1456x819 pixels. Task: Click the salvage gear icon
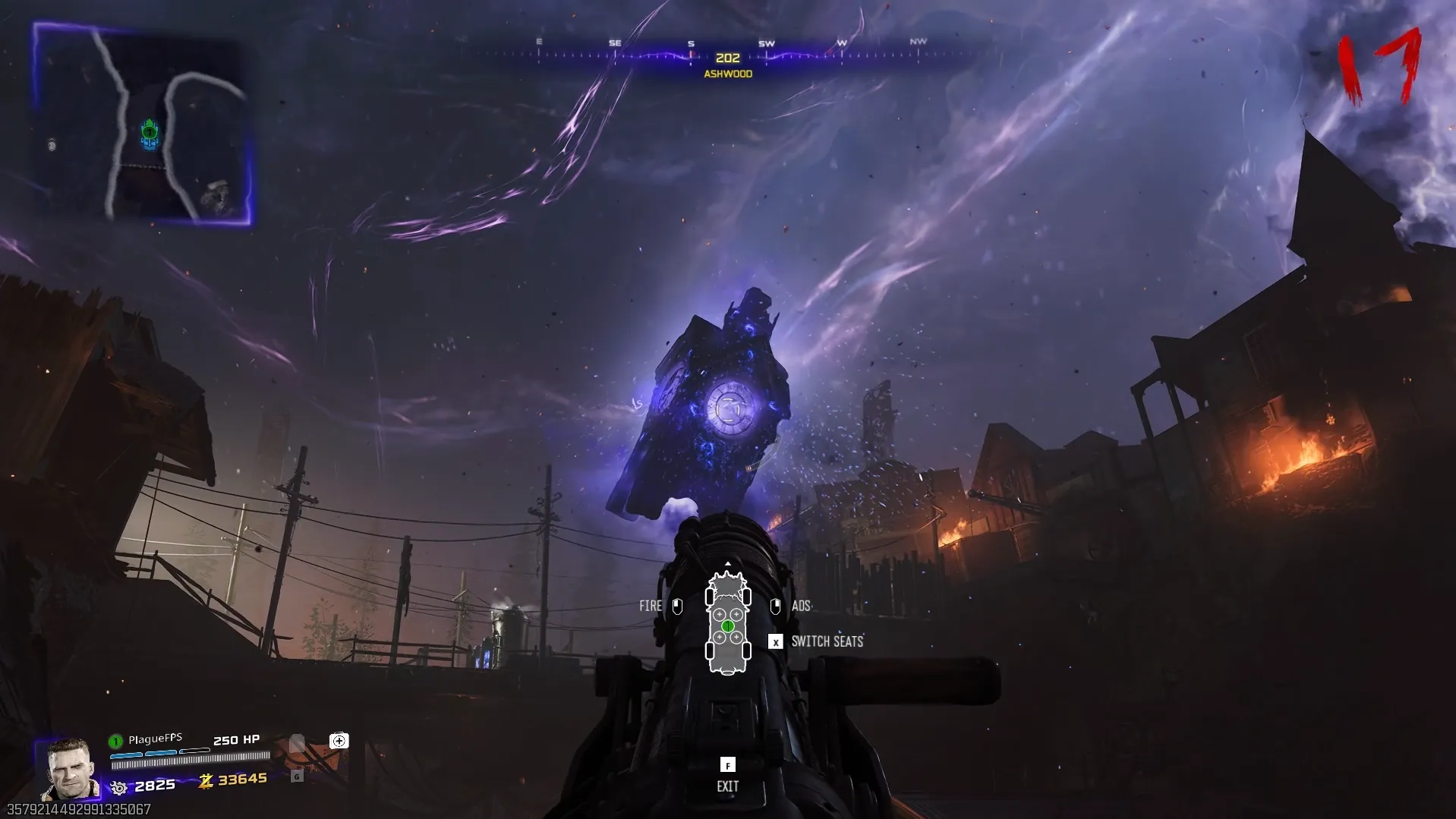pos(119,787)
